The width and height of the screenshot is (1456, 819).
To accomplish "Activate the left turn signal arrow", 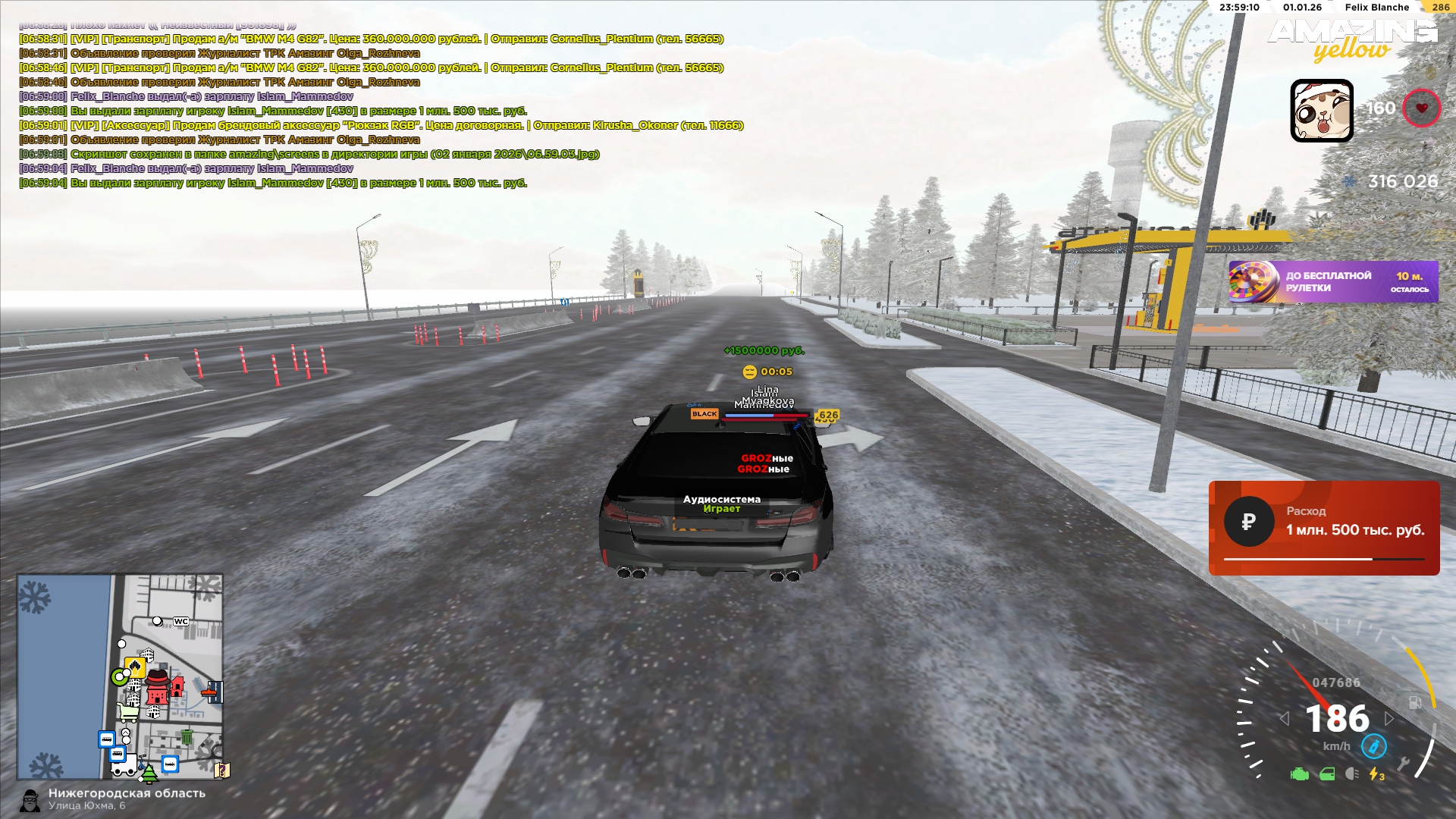I will (1284, 718).
